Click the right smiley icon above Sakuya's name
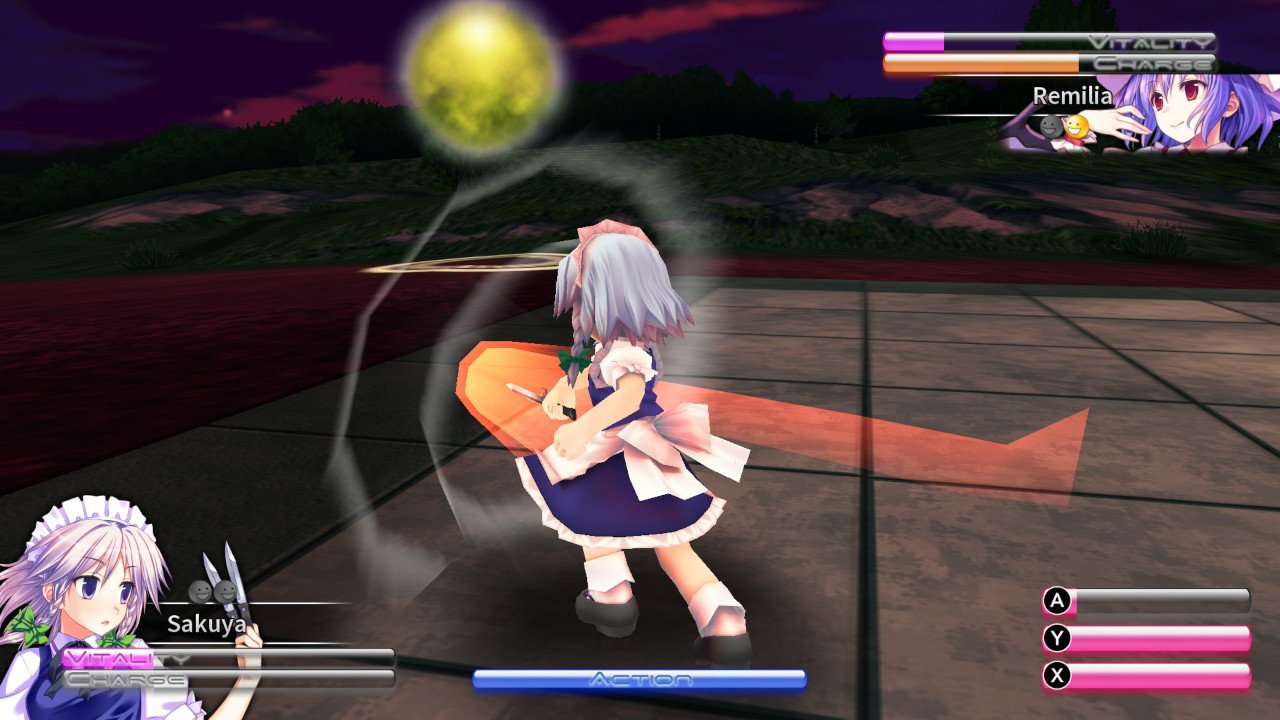 pos(225,590)
